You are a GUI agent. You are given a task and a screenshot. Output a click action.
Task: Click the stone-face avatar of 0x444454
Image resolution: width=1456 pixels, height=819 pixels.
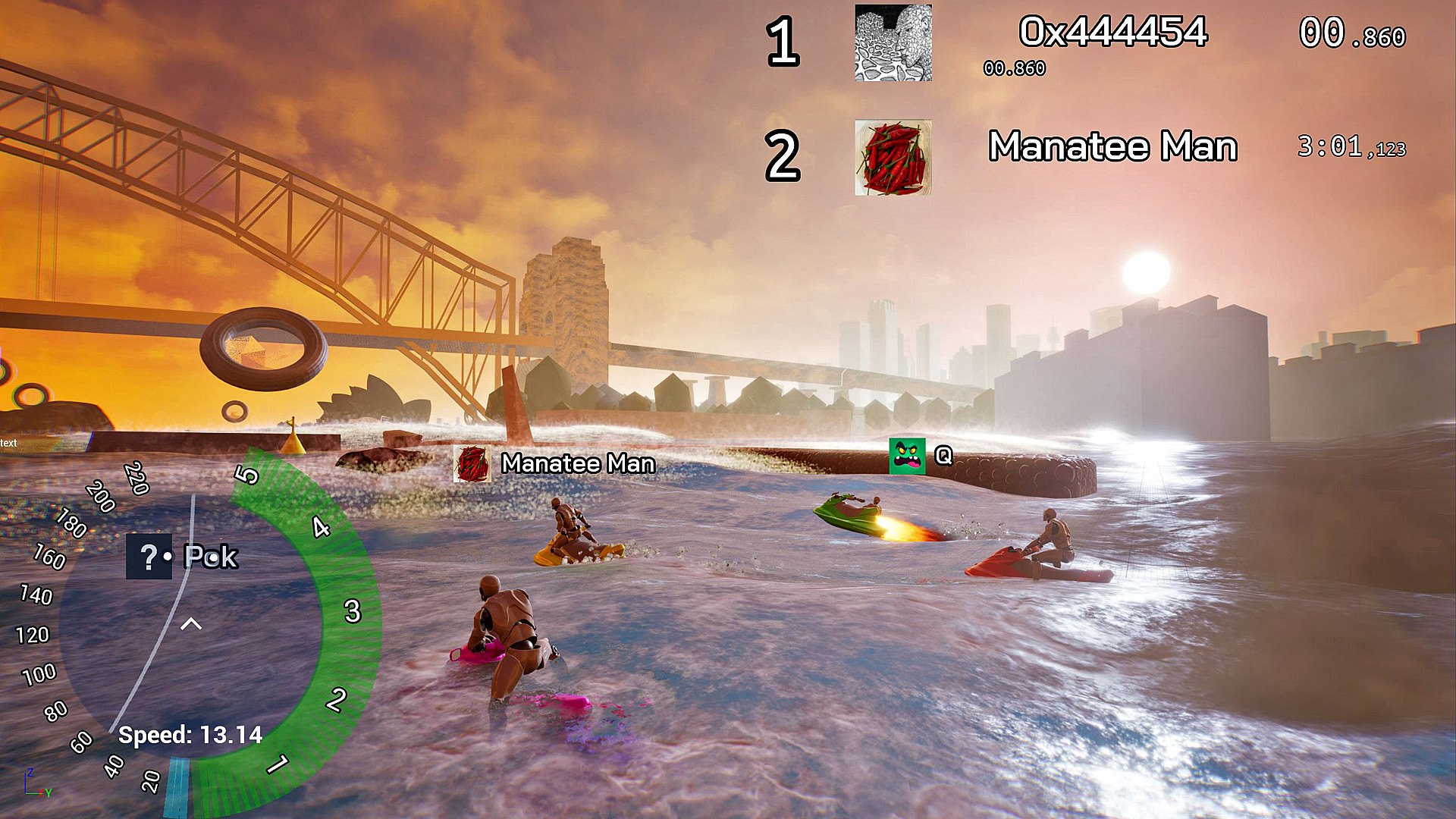(x=893, y=43)
